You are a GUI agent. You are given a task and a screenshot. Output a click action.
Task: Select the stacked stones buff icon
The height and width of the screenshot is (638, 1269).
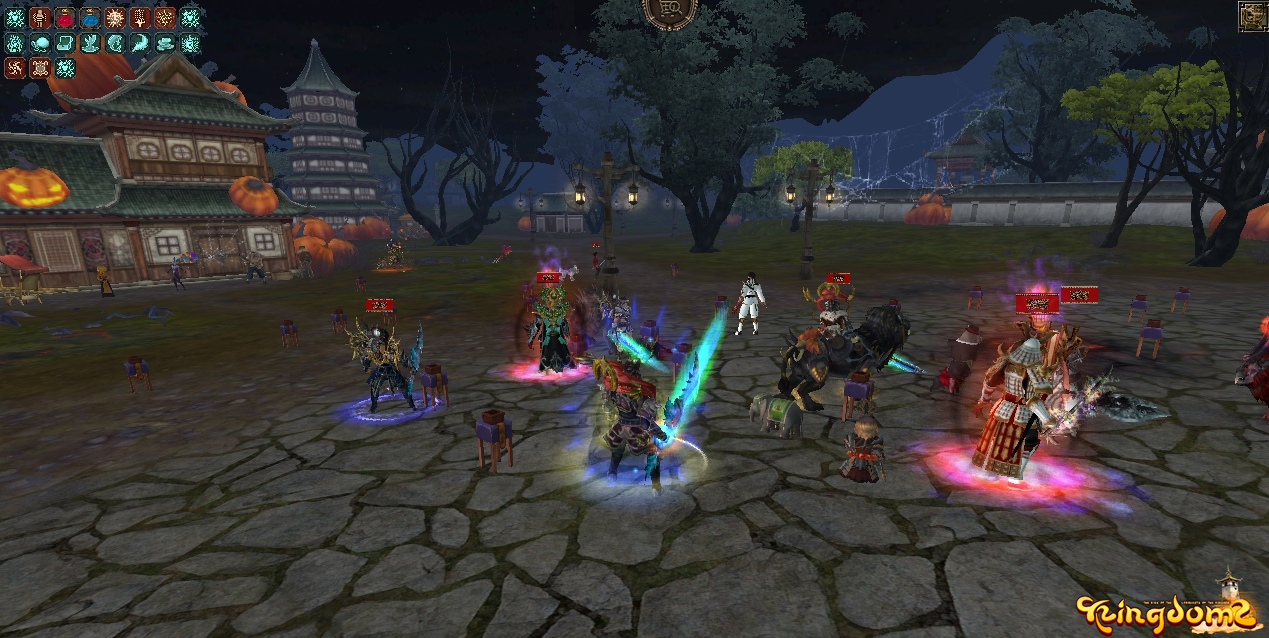coord(165,43)
